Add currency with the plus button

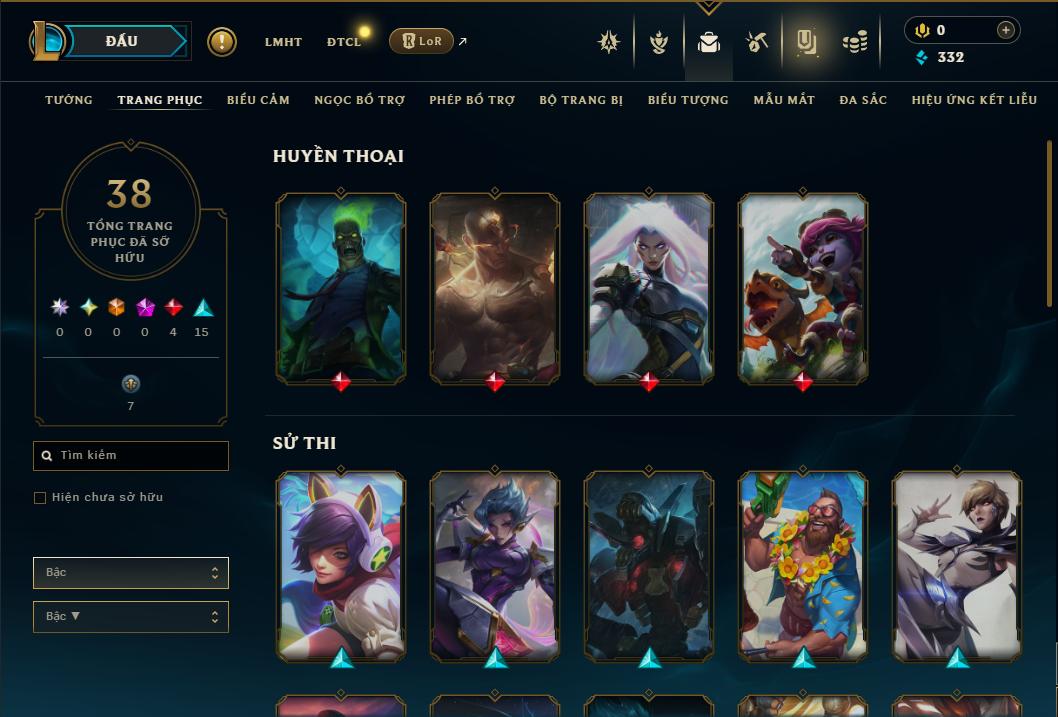[x=1005, y=30]
